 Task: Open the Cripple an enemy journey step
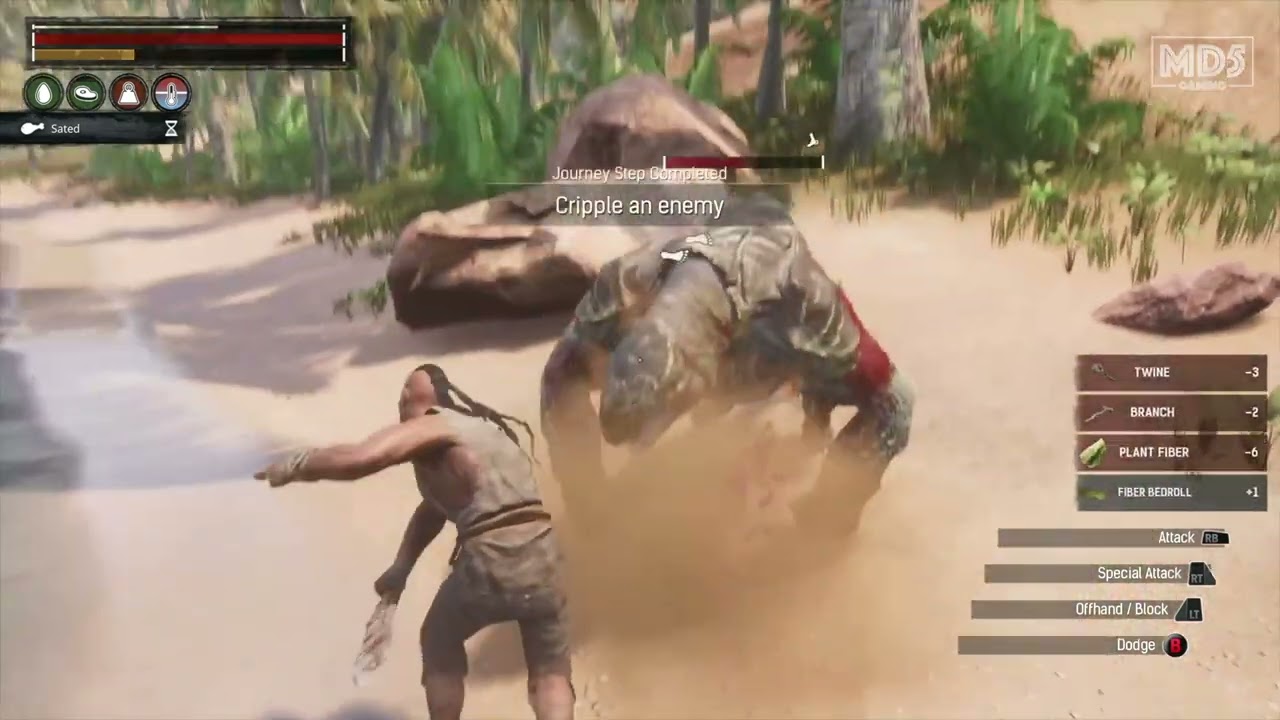(x=640, y=206)
